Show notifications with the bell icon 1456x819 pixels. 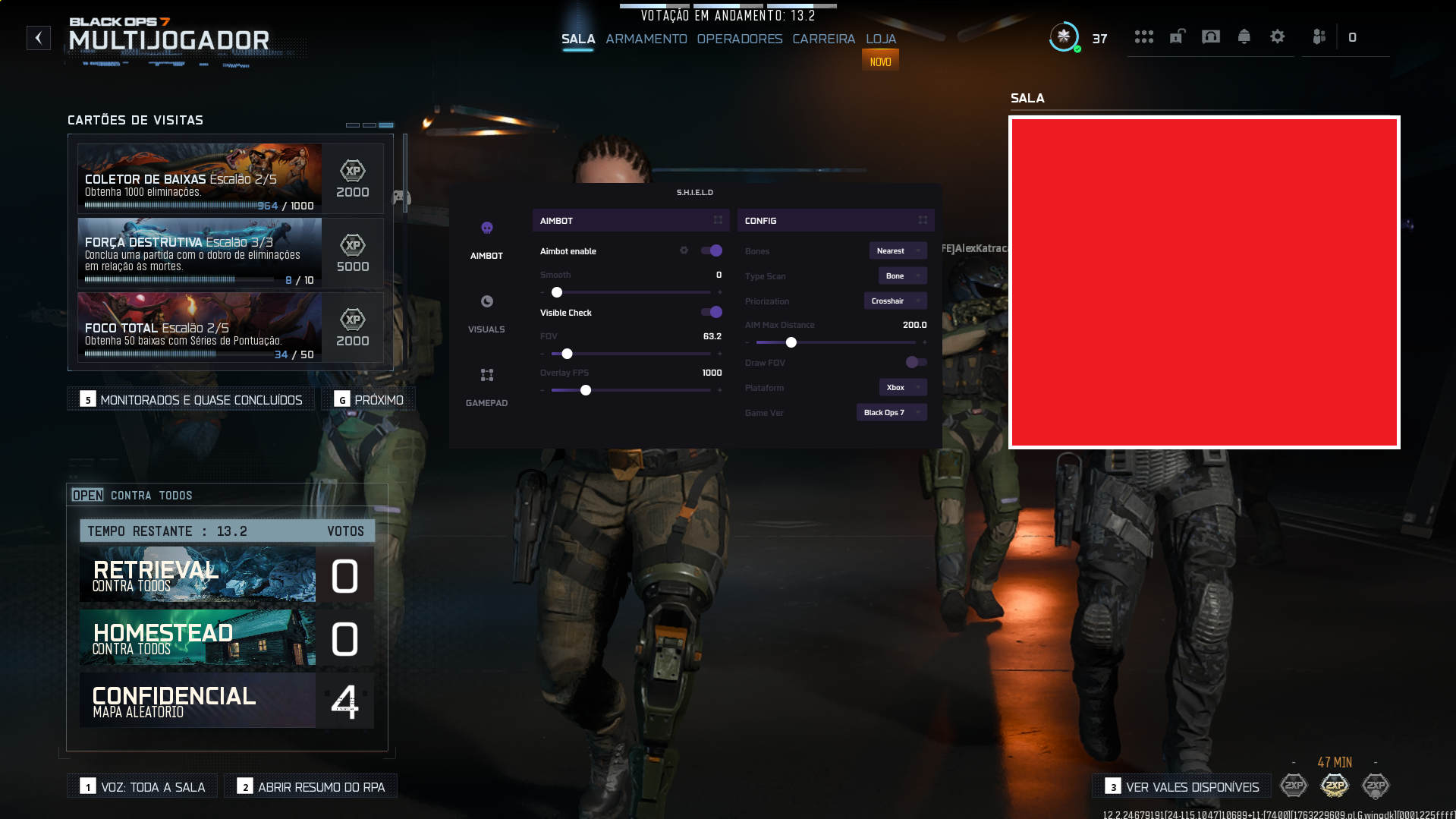tap(1244, 36)
